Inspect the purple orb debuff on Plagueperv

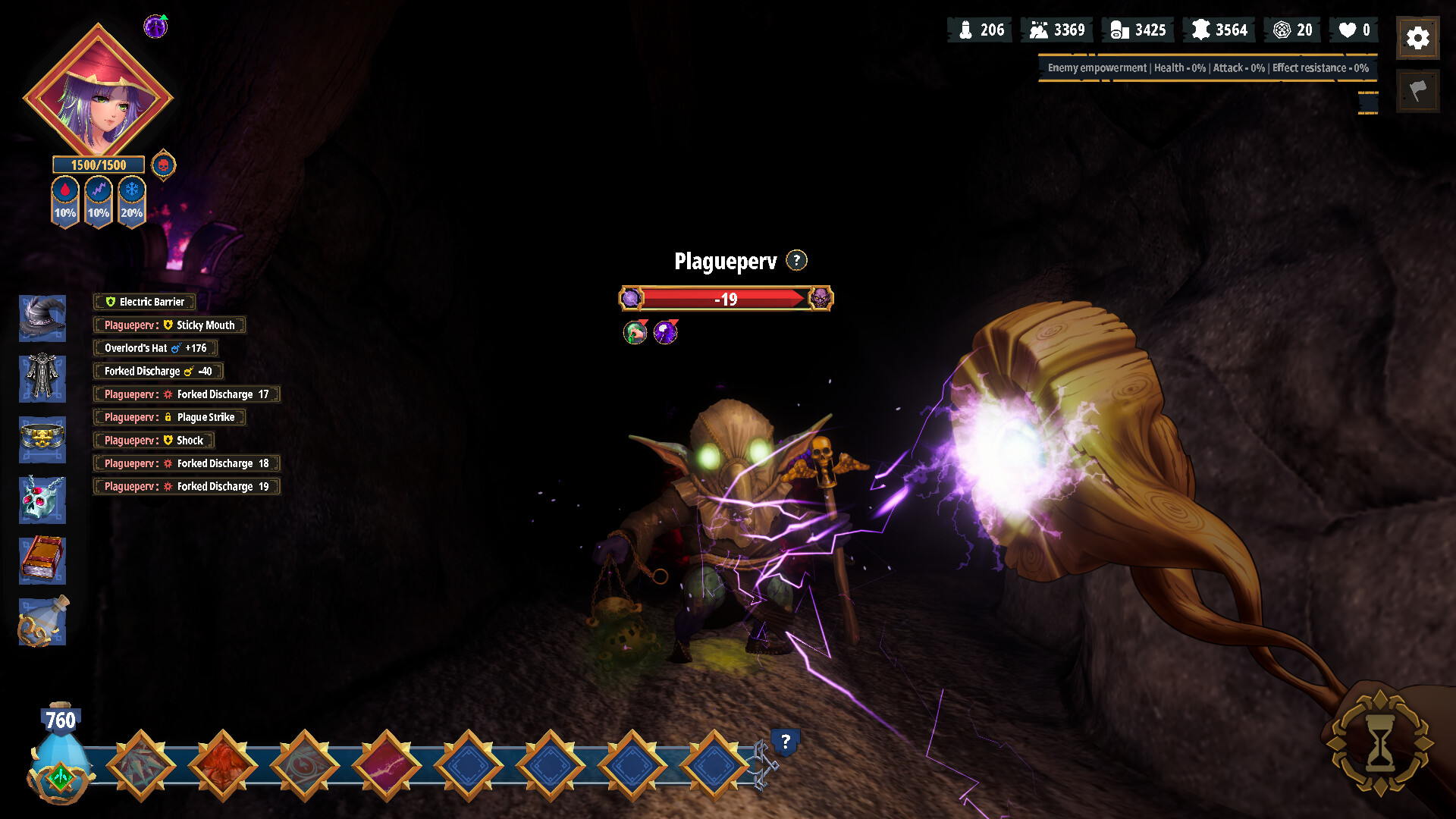[x=665, y=332]
